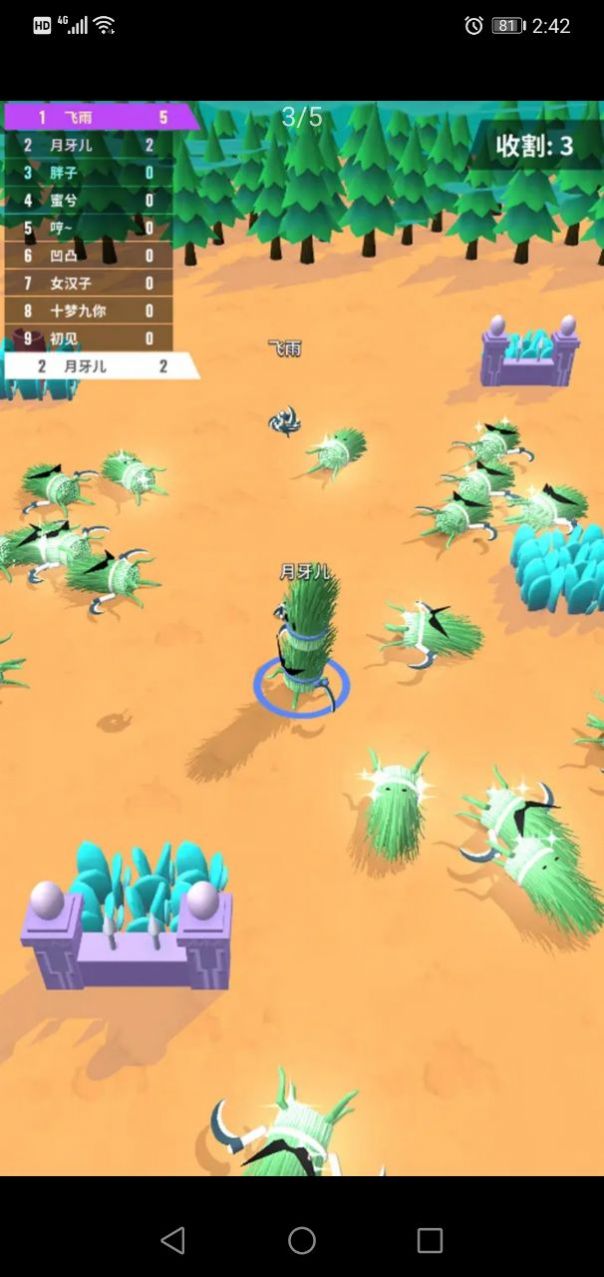Pick the 女汉子 leaderboard row
Viewport: 604px width, 1277px height.
(x=88, y=283)
